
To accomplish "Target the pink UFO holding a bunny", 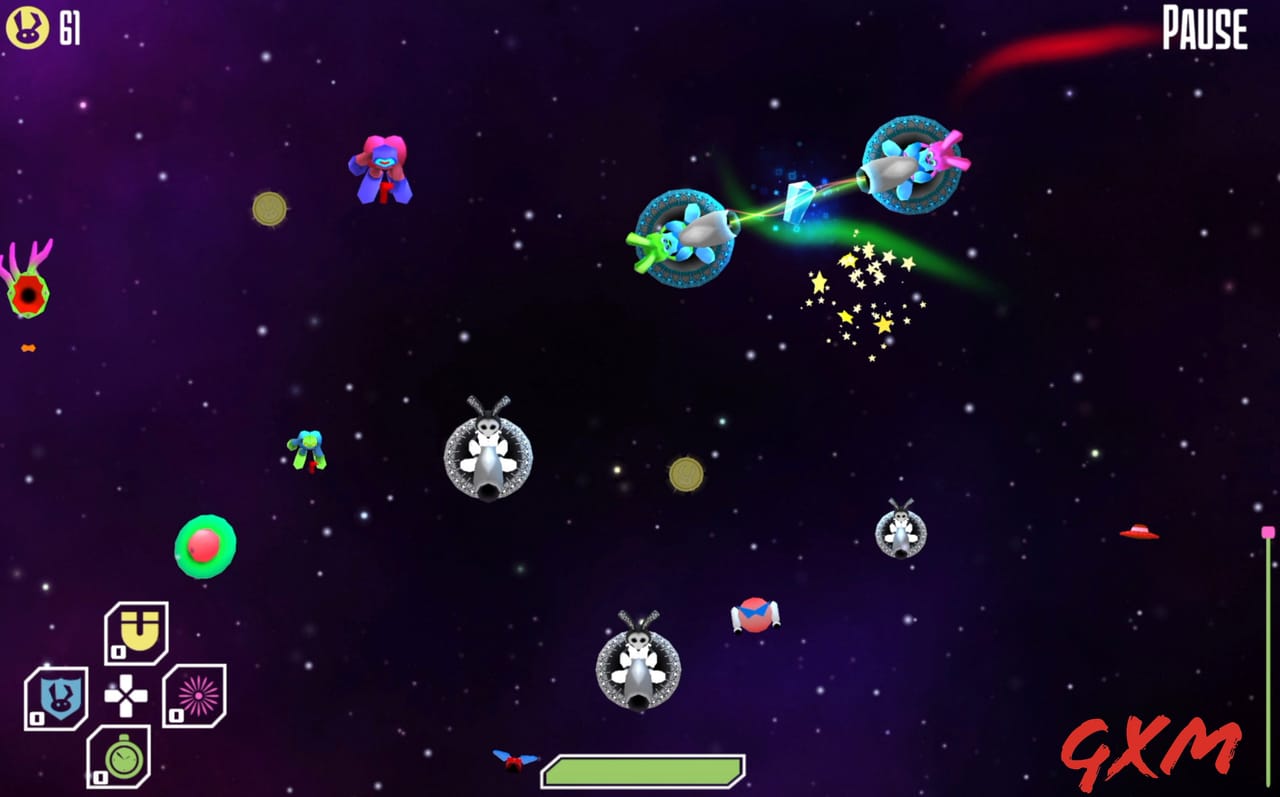I will [x=910, y=165].
